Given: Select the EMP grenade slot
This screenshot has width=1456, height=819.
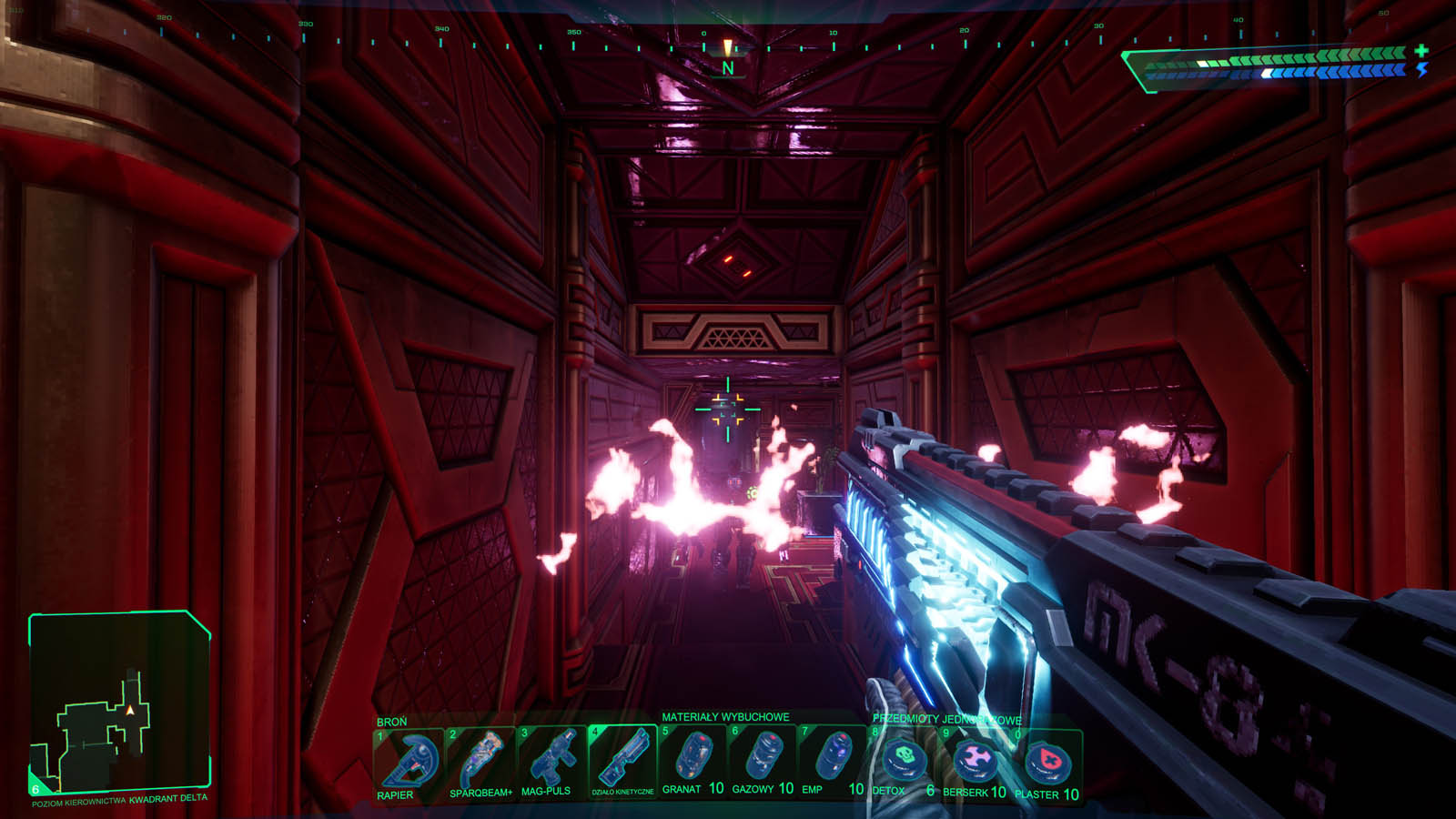Looking at the screenshot, I should point(832,760).
